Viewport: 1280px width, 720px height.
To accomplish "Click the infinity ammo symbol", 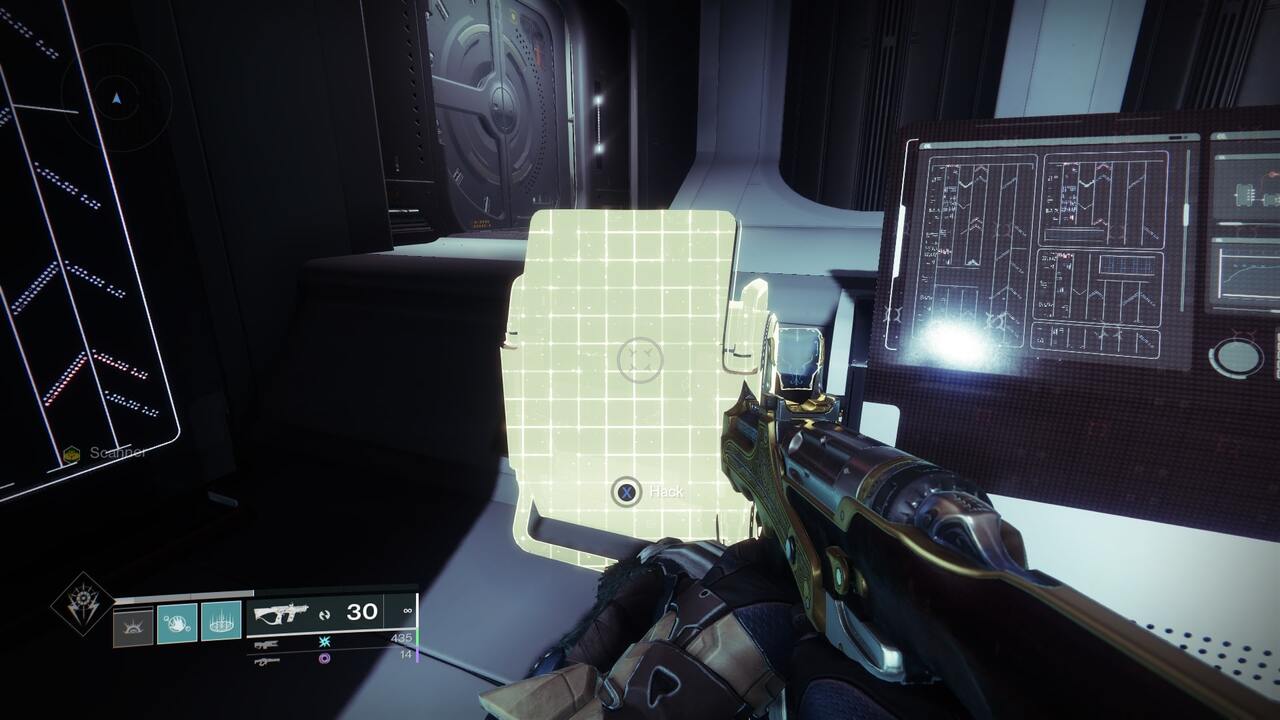I will click(408, 611).
